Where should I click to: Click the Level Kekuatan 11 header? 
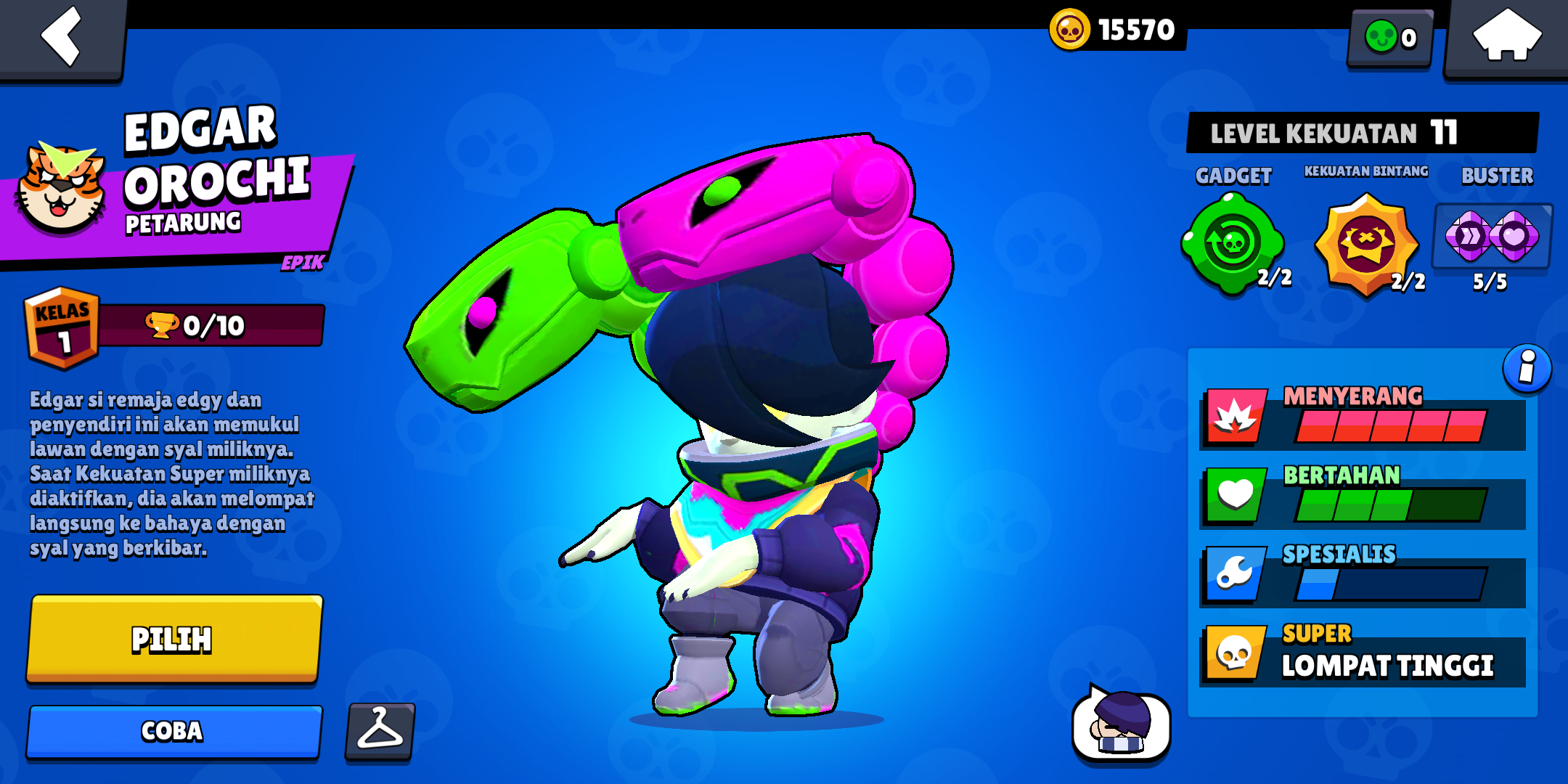pos(1363,133)
